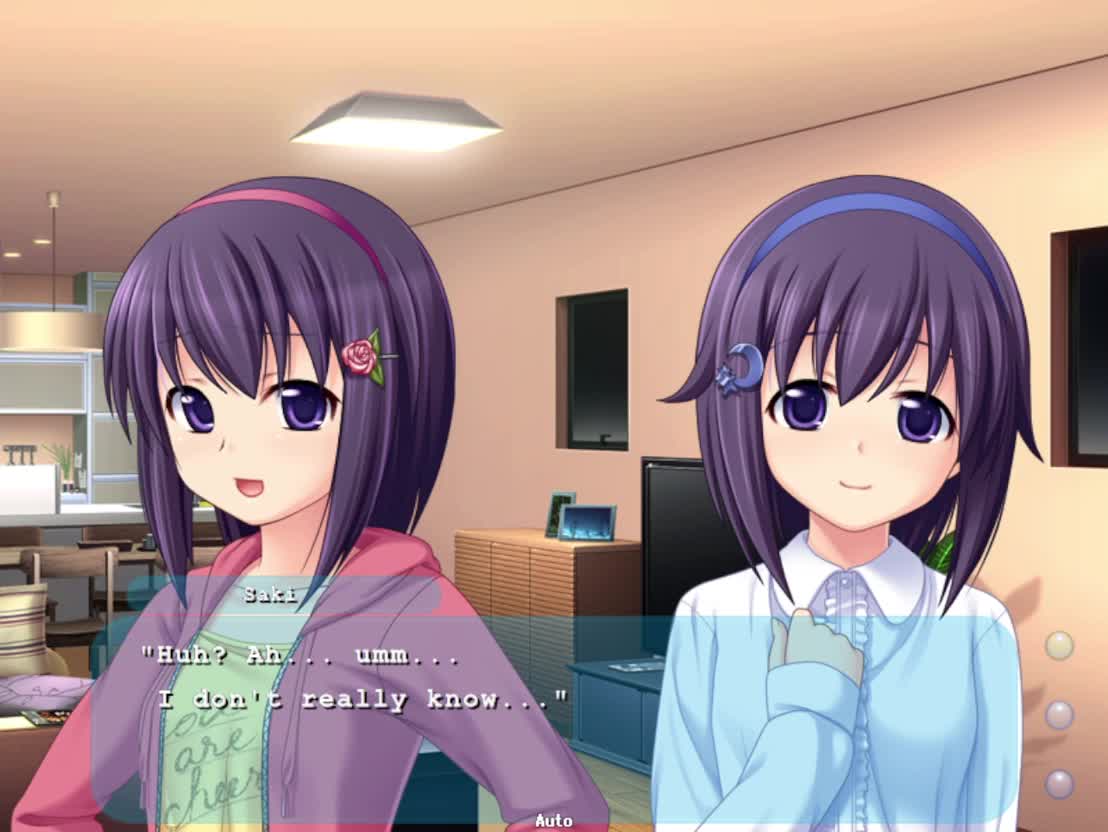
Task: Toggle the Auto text advance mode
Action: pyautogui.click(x=553, y=821)
